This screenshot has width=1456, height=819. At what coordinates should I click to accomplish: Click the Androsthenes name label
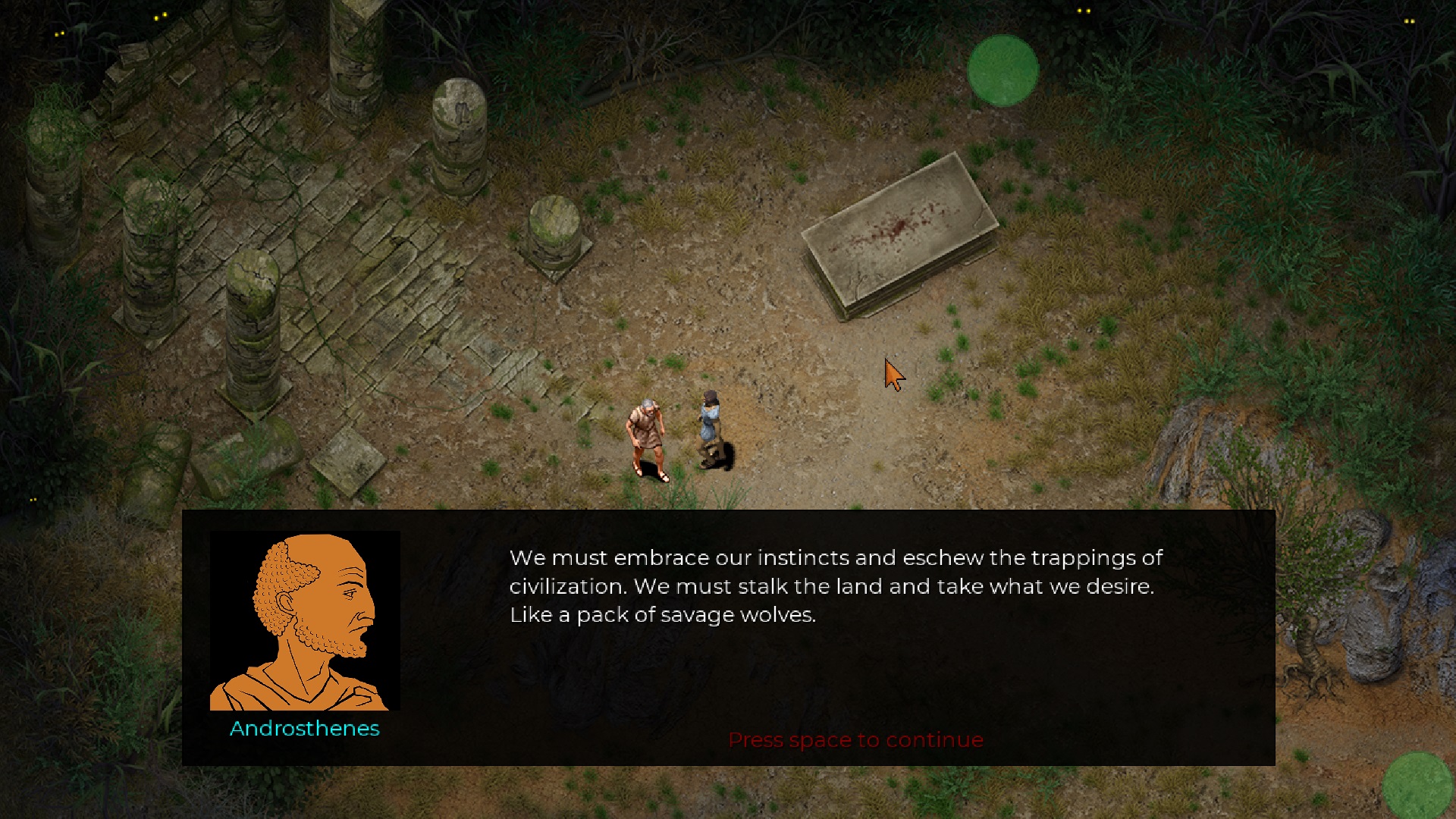303,730
